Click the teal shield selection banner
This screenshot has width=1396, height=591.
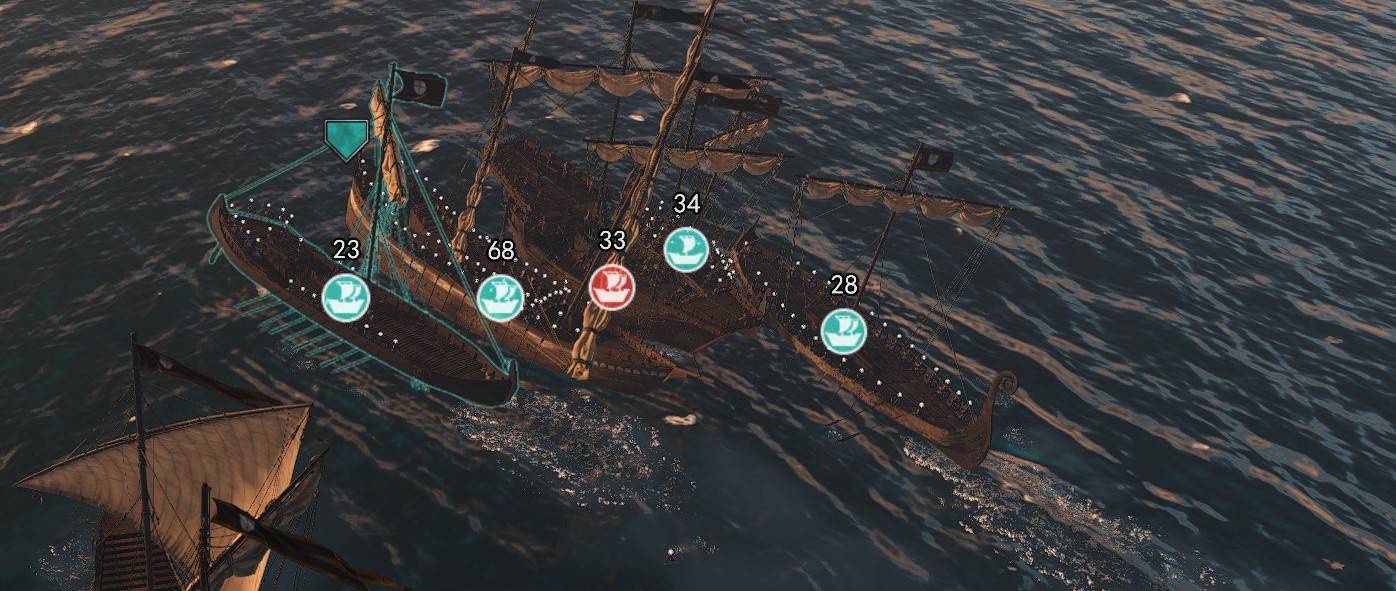click(x=346, y=140)
